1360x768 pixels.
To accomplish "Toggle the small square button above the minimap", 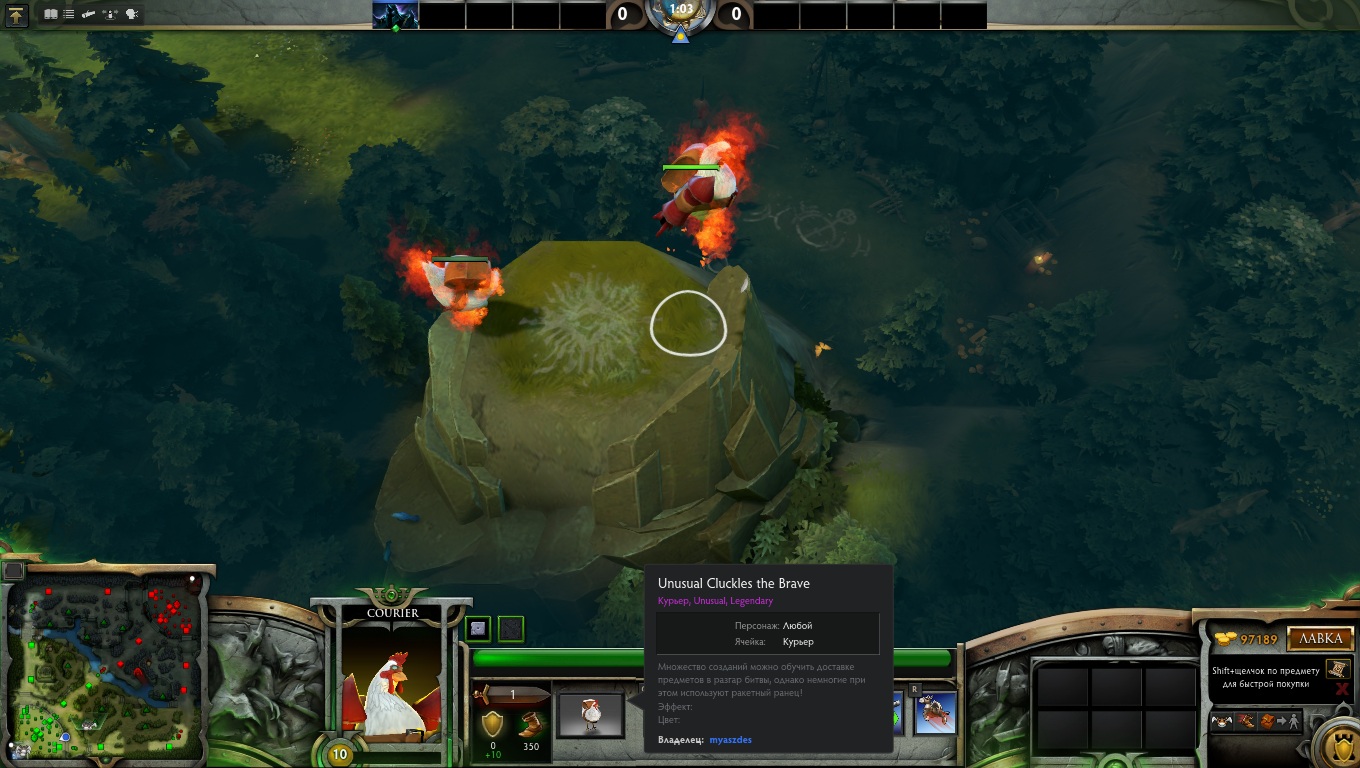I will pyautogui.click(x=14, y=571).
